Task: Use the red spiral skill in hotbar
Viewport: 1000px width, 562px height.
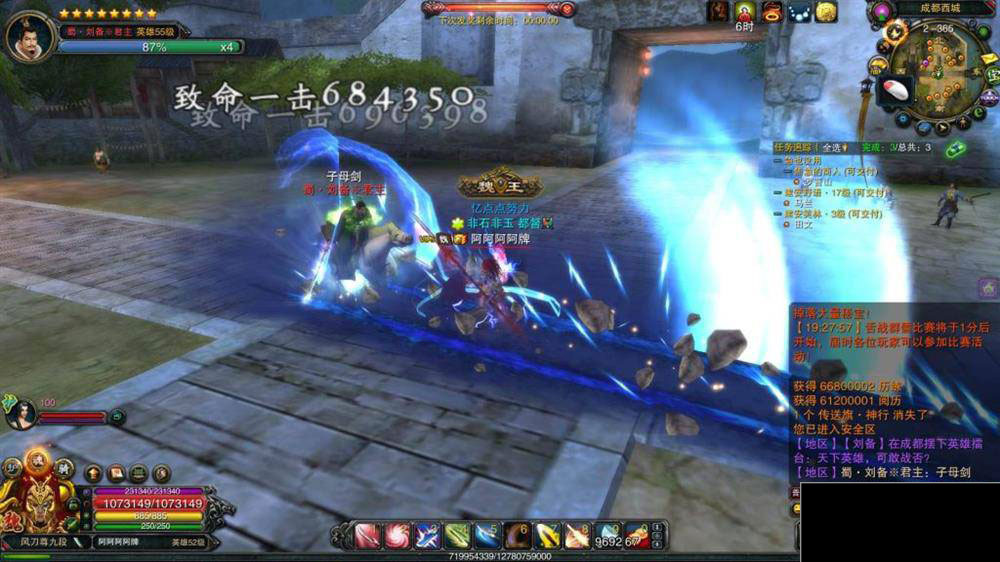Action: tap(398, 536)
